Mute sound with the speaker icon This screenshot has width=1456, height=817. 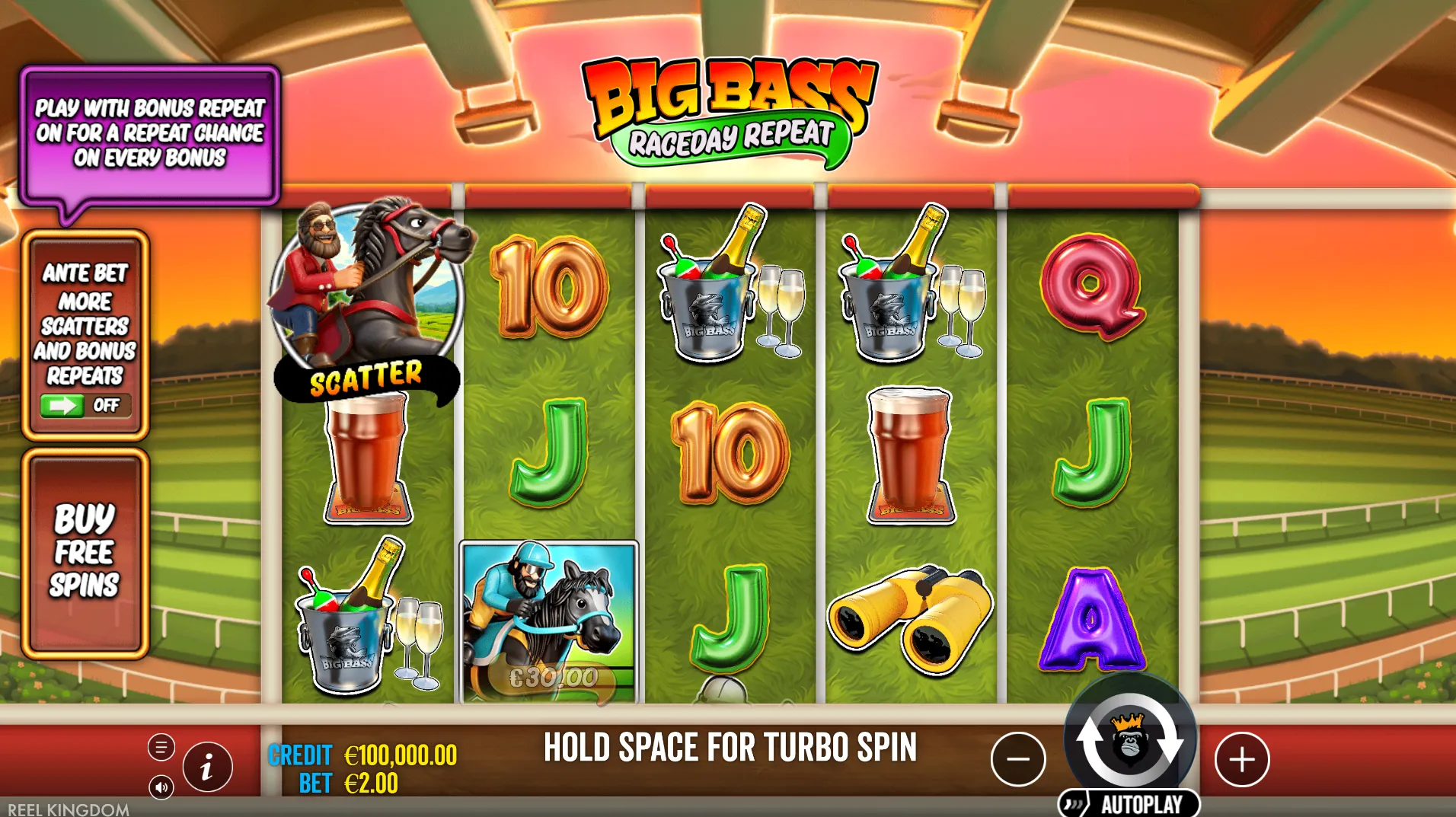coord(161,787)
